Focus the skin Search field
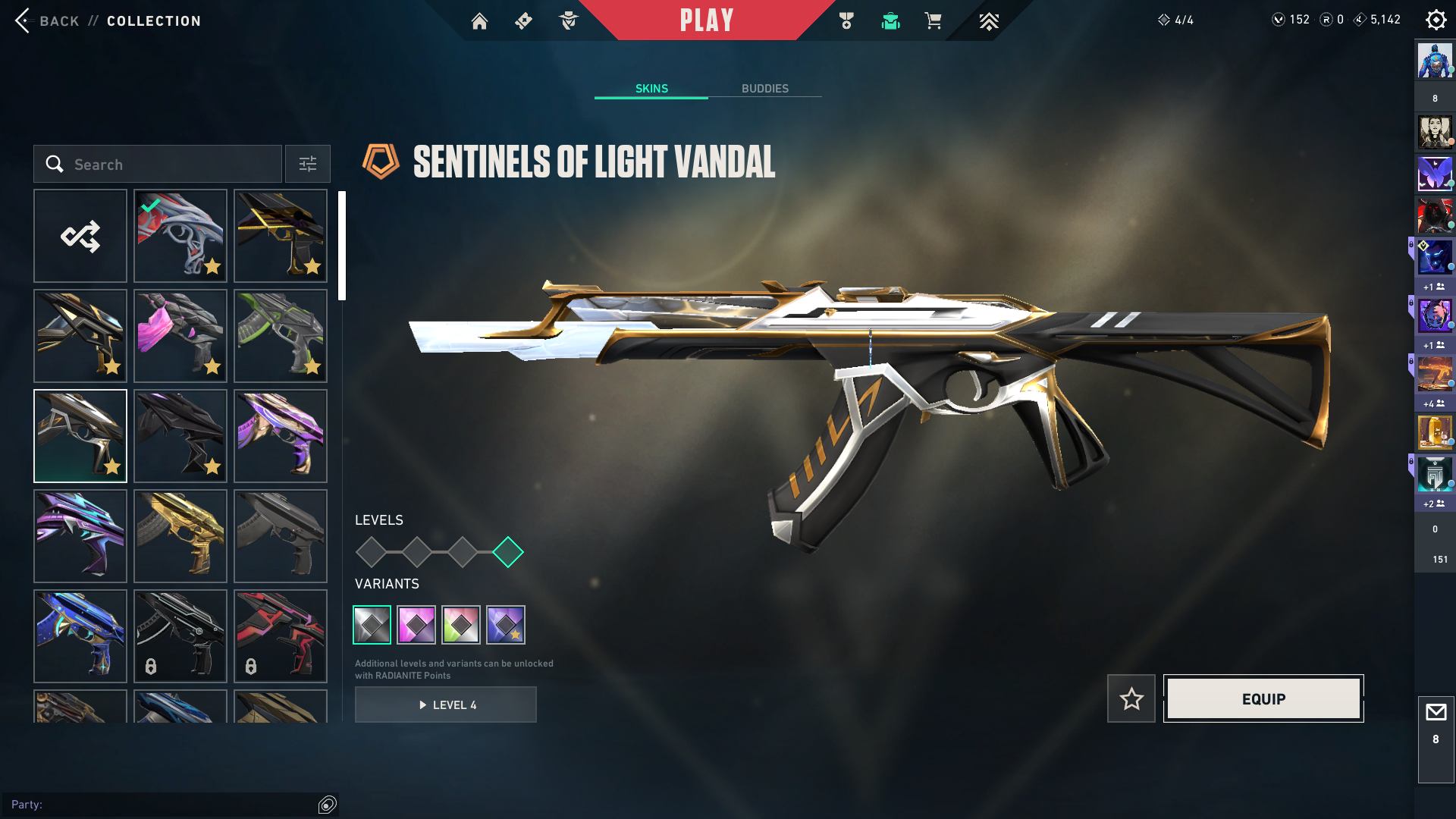This screenshot has height=819, width=1456. (167, 165)
